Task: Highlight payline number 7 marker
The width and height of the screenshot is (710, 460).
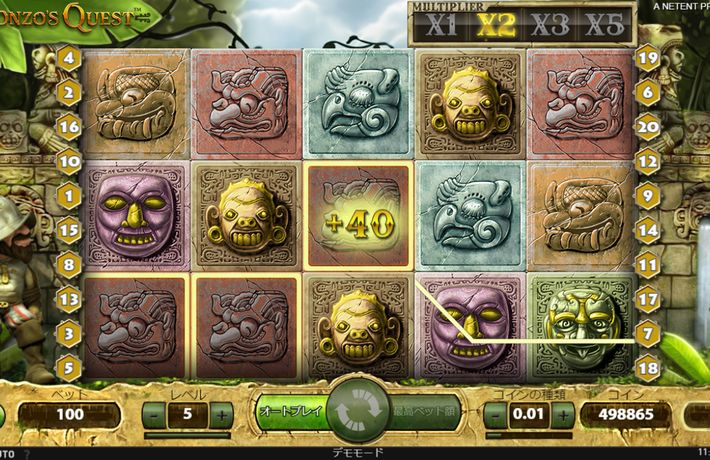Action: [x=647, y=331]
